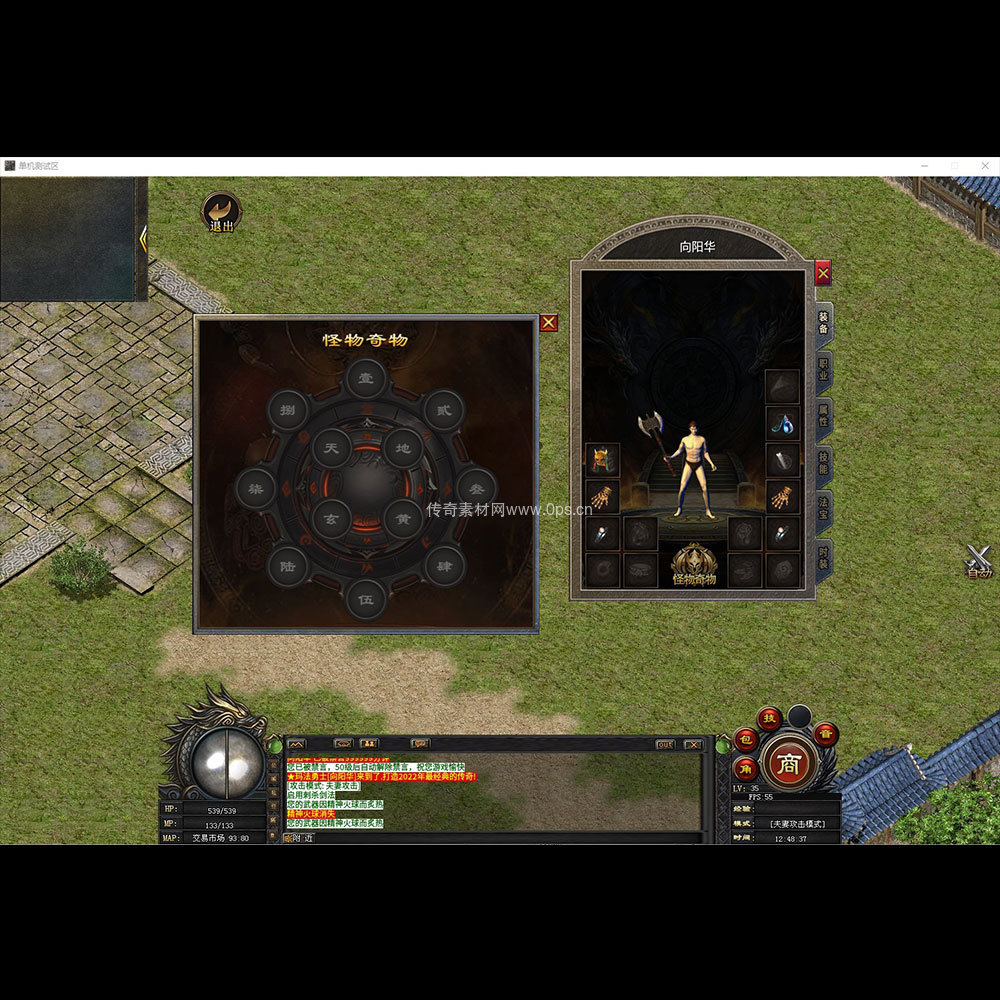1000x1000 pixels.
Task: Switch to the 装备 equipment tab
Action: 823,322
